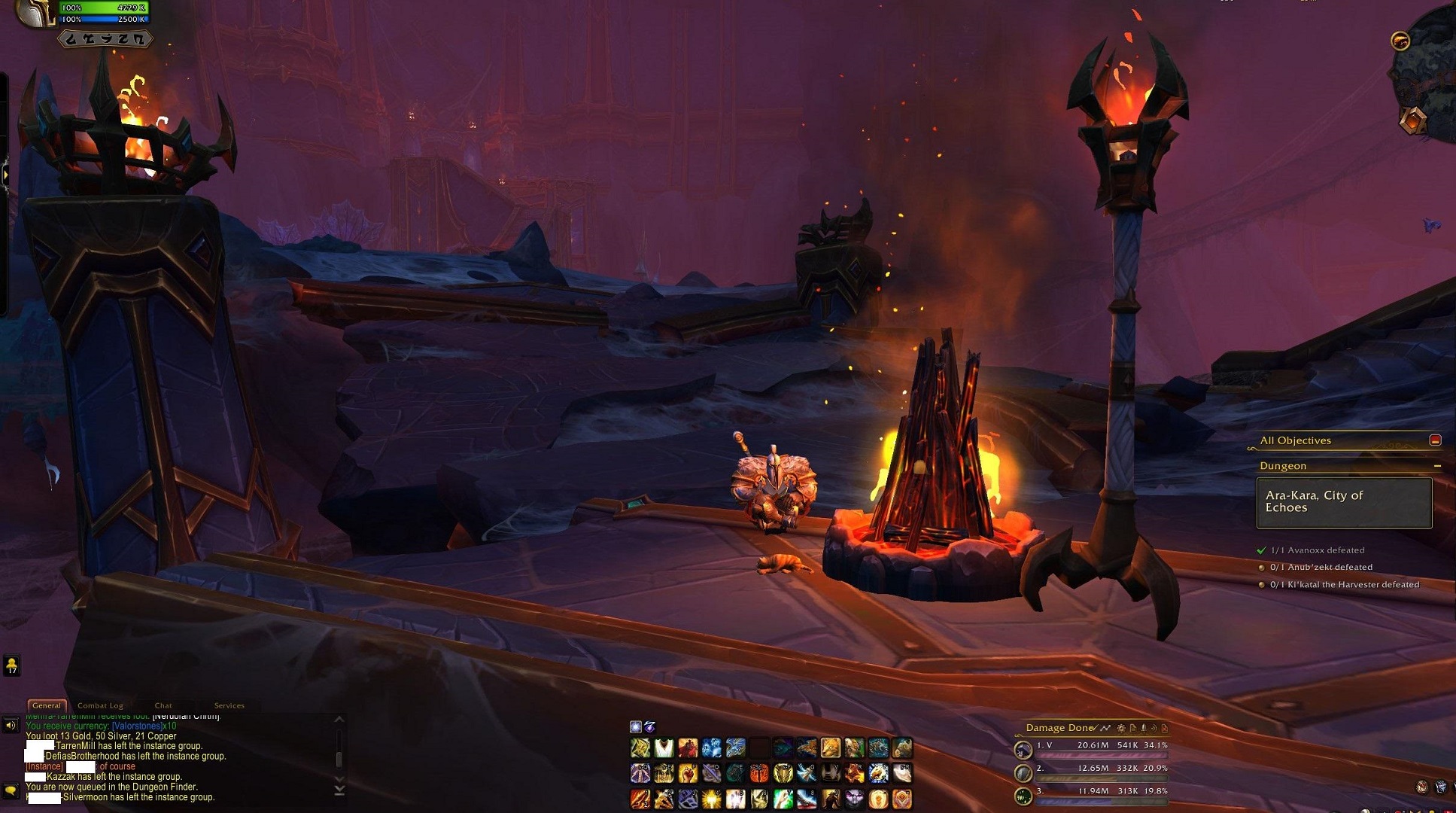Click the chat speaker voice icon

(11, 726)
